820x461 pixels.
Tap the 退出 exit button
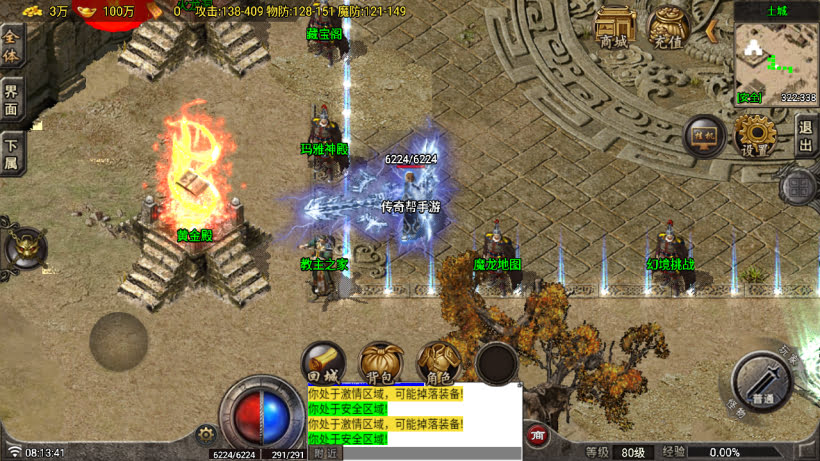coord(806,133)
